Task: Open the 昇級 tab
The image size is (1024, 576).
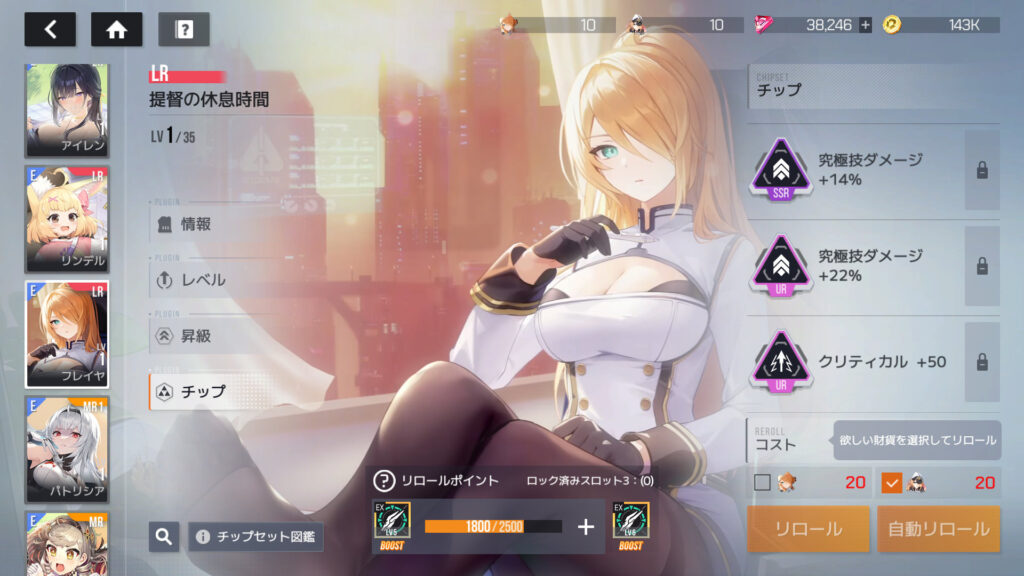Action: pyautogui.click(x=196, y=336)
